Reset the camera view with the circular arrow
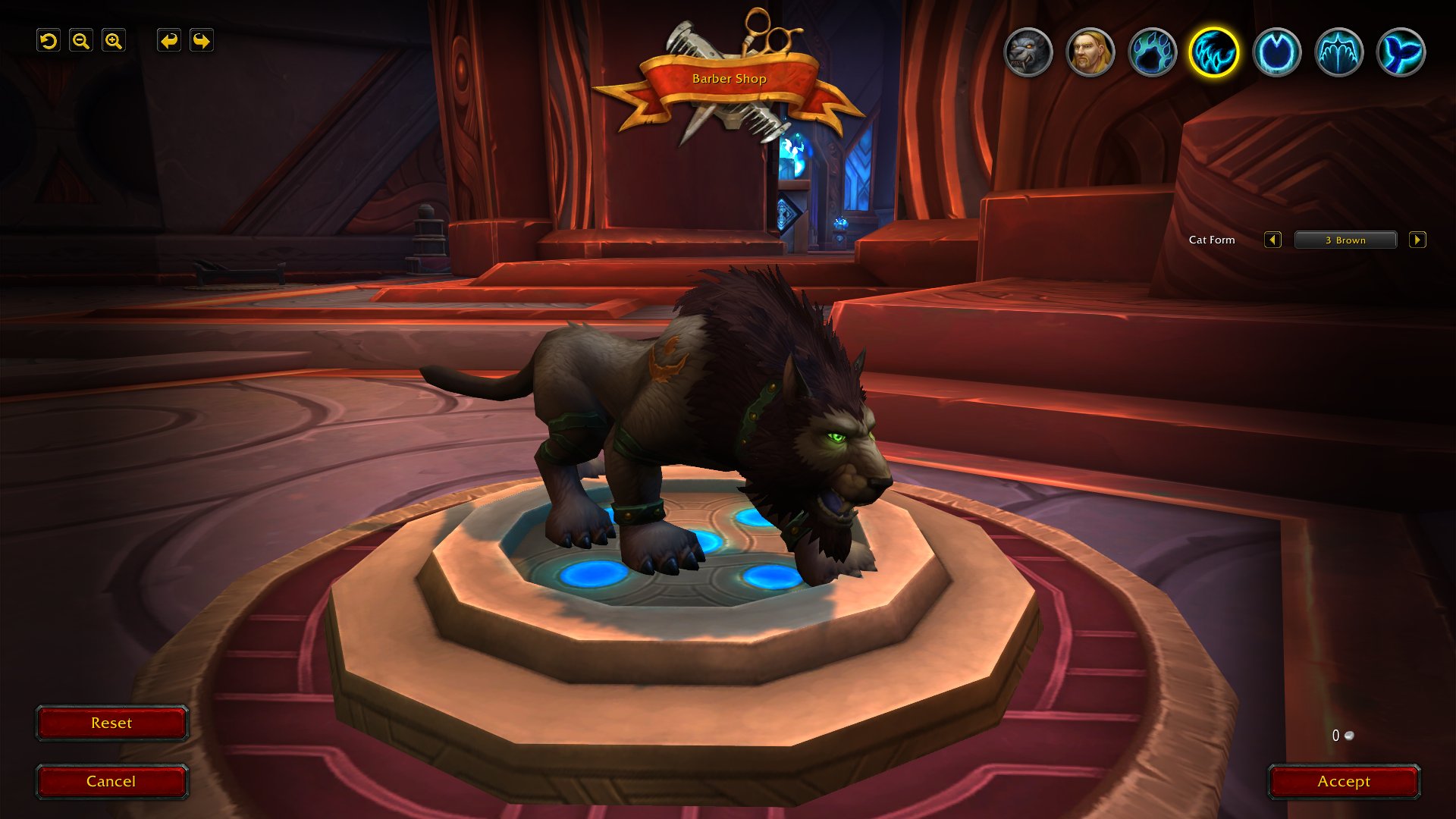Viewport: 1456px width, 819px height. (x=49, y=41)
